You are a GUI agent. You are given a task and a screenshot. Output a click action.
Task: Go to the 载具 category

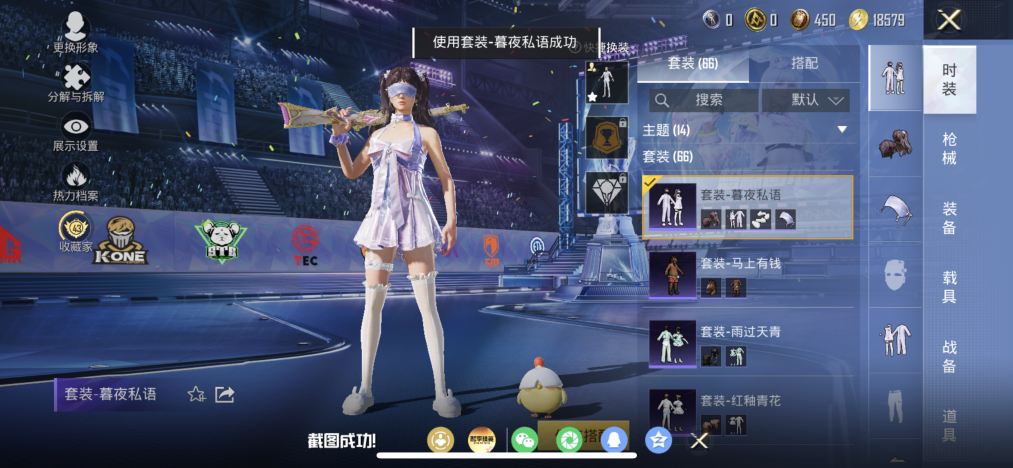click(949, 286)
